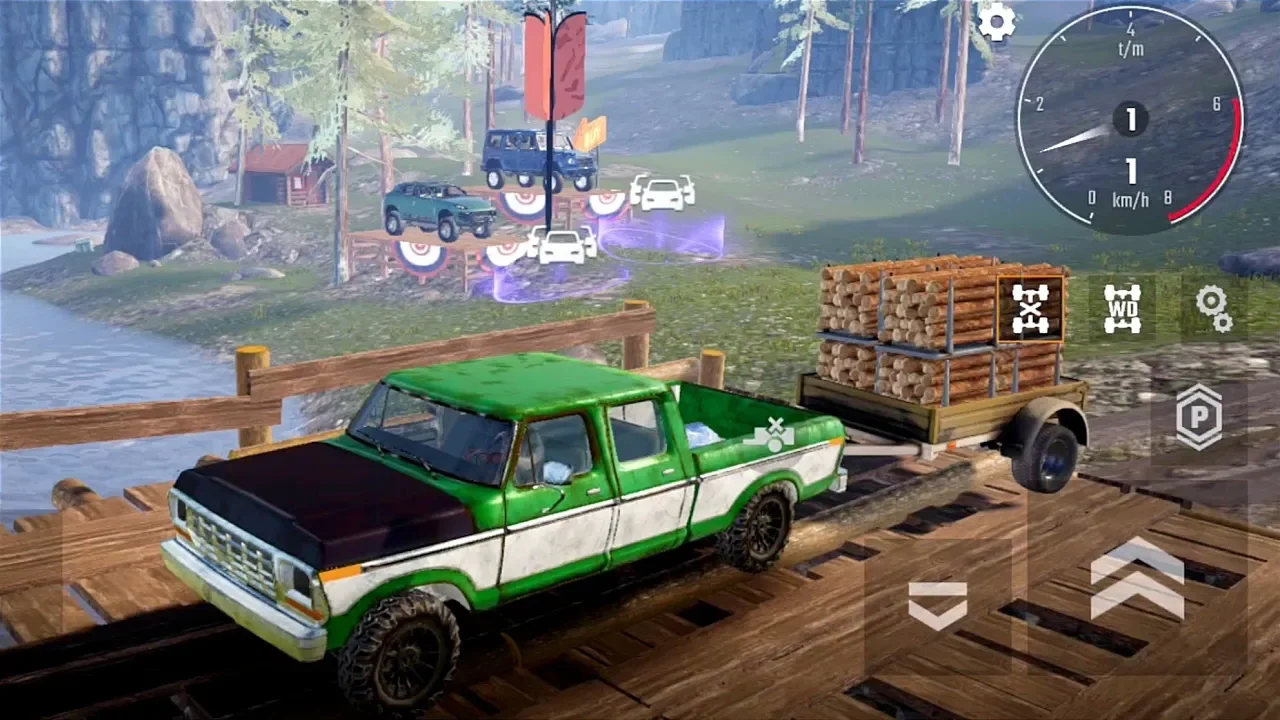
Task: Open the double-gear gearbox option
Action: click(x=1214, y=308)
